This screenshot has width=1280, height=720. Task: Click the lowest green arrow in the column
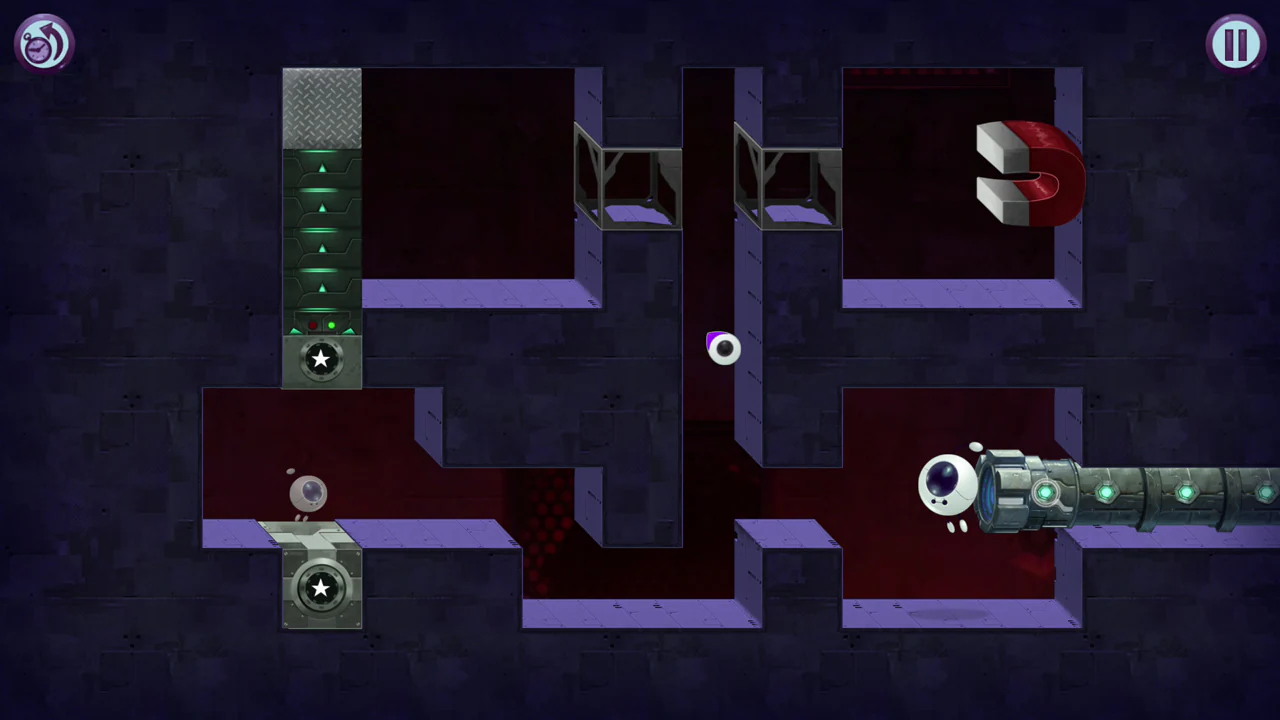tap(321, 287)
